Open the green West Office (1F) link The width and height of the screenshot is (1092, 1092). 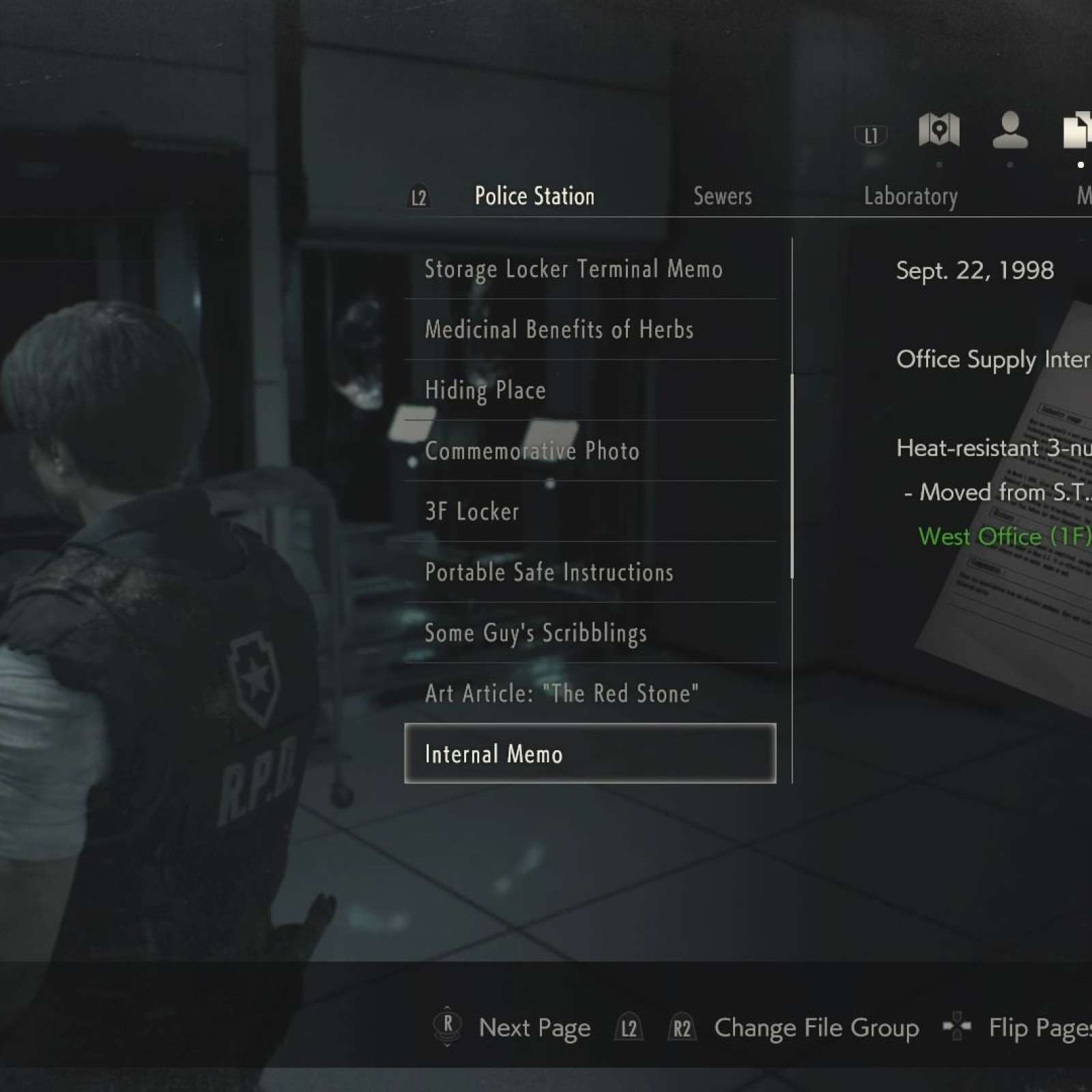click(1003, 537)
